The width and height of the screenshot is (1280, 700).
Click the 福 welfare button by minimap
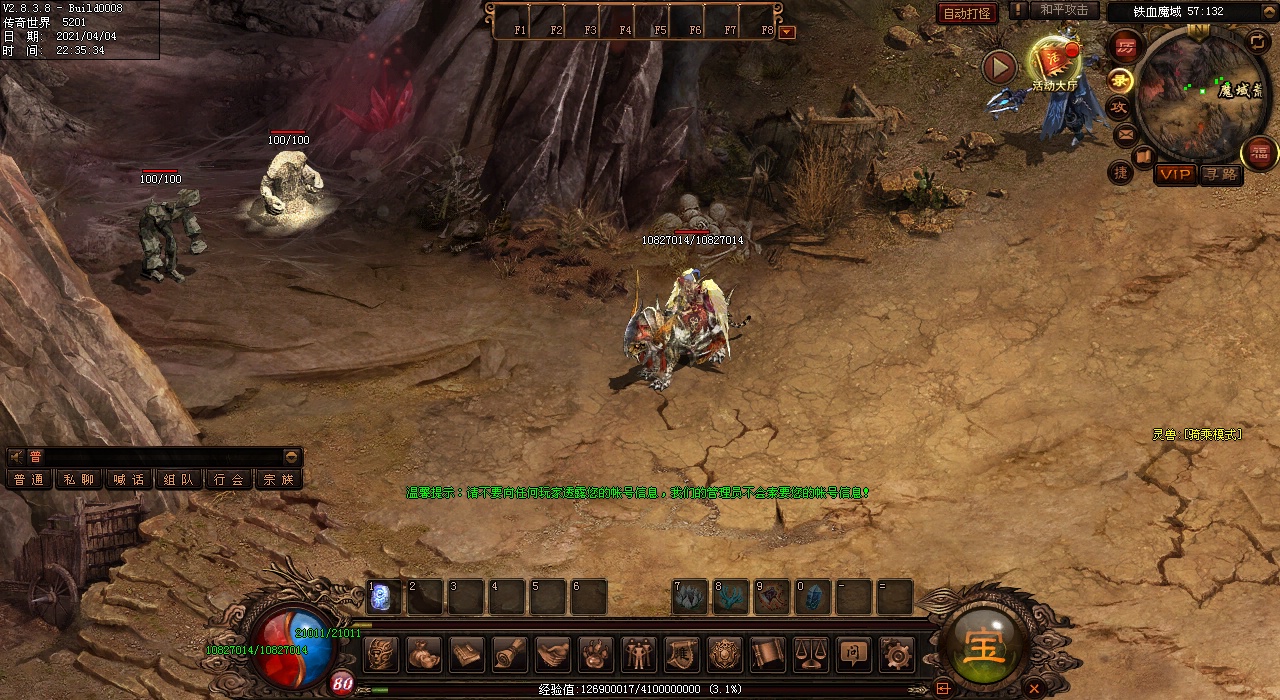(1258, 152)
